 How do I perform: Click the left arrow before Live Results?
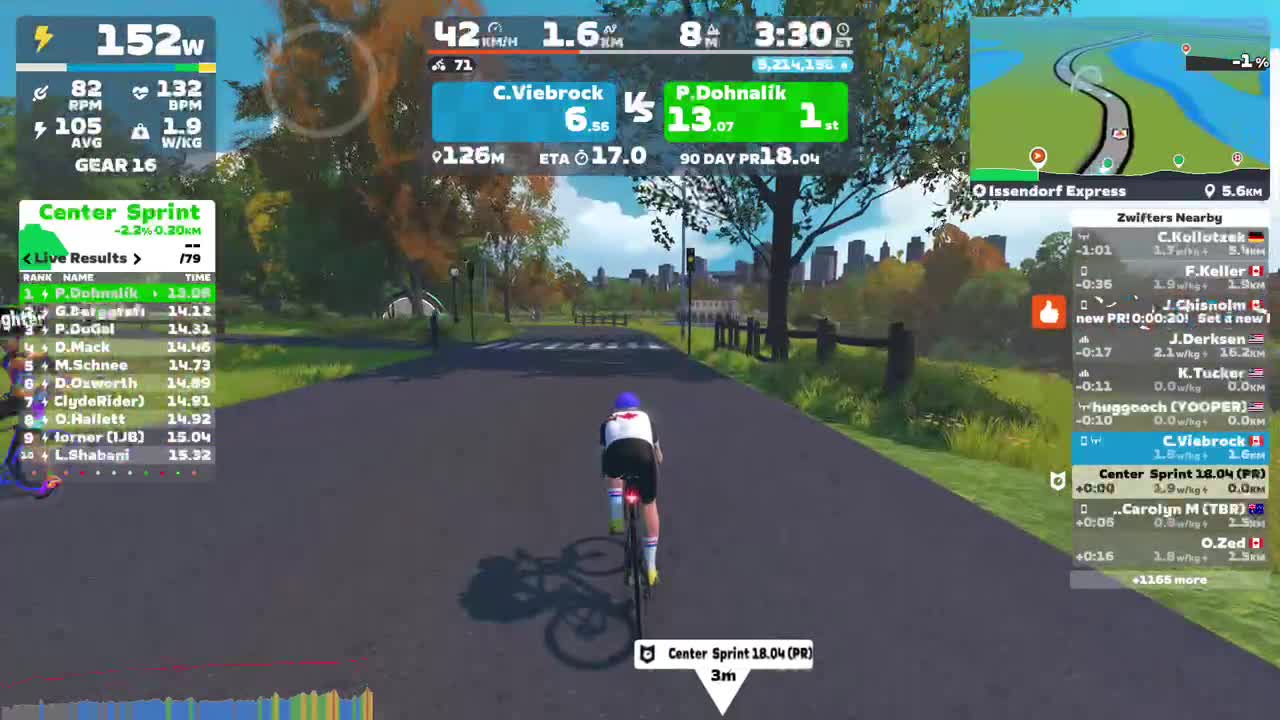click(26, 258)
